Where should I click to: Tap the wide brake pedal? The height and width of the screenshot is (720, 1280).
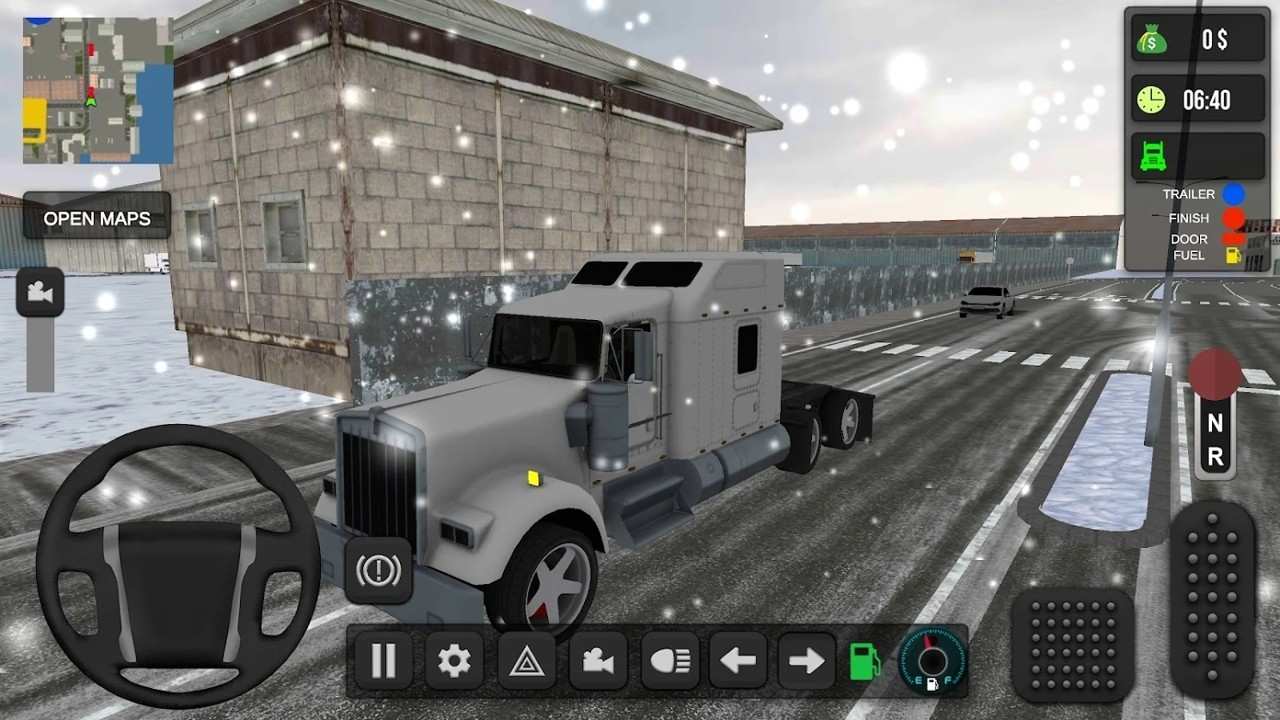click(1072, 644)
